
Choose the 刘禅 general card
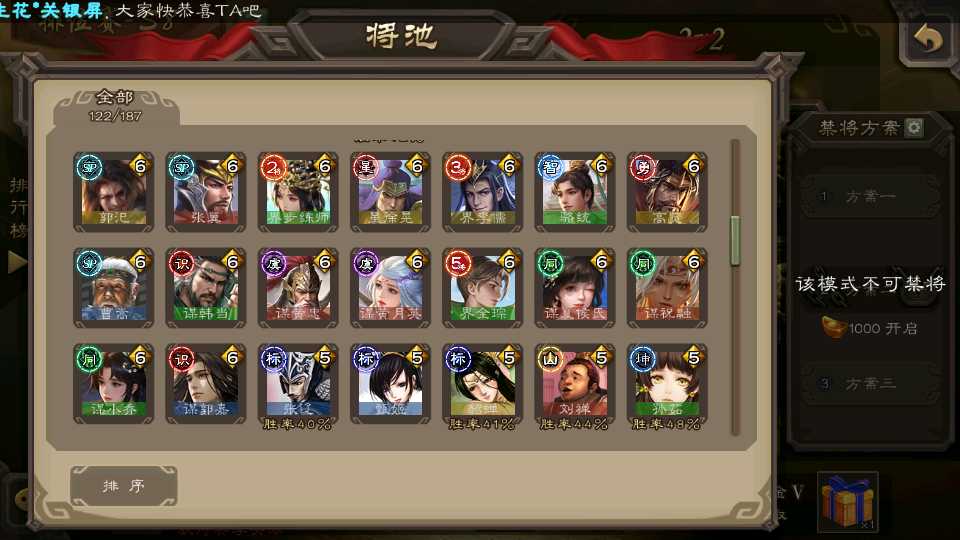[x=574, y=383]
